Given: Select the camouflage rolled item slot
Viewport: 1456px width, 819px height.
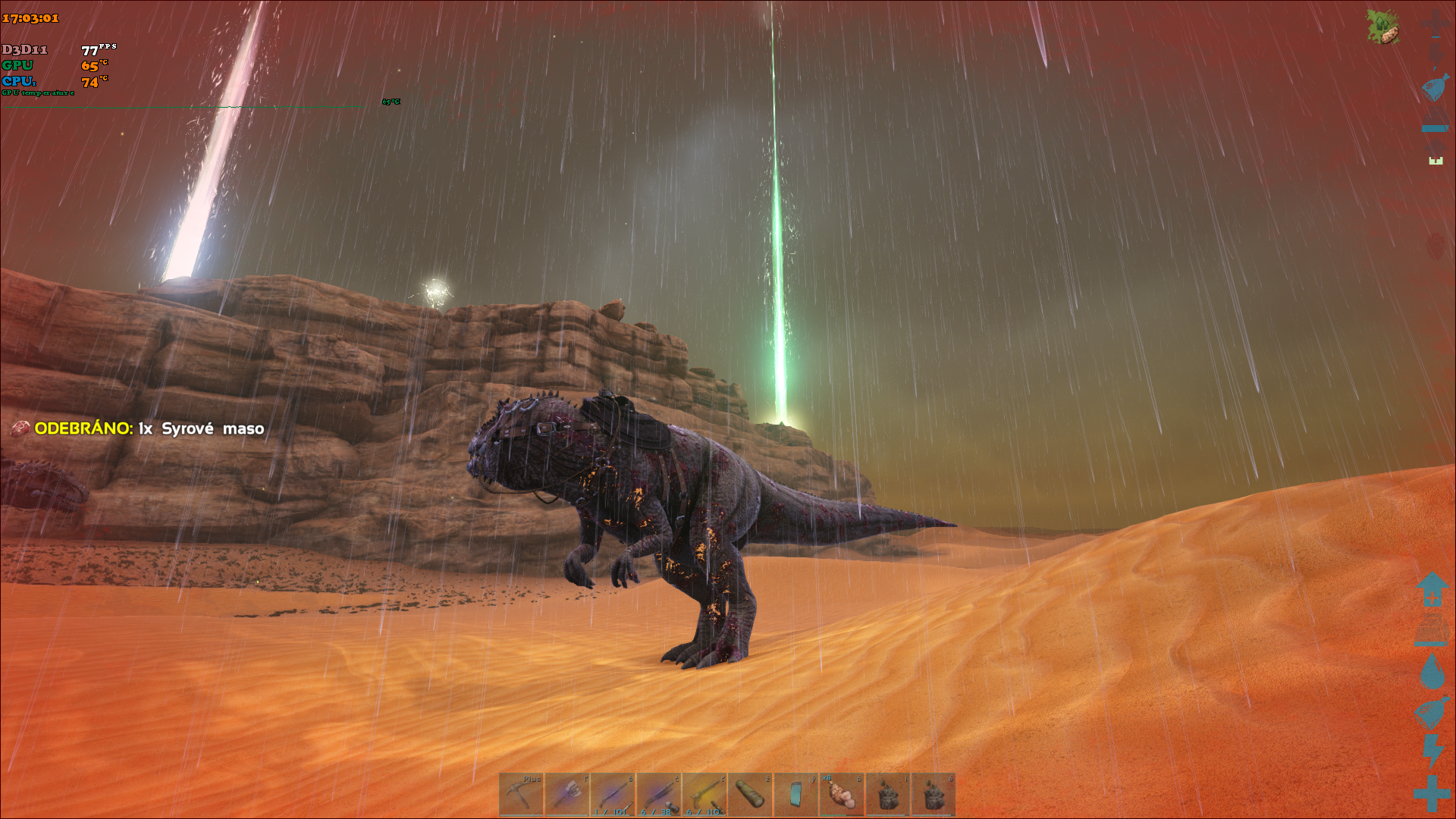Looking at the screenshot, I should pyautogui.click(x=750, y=795).
